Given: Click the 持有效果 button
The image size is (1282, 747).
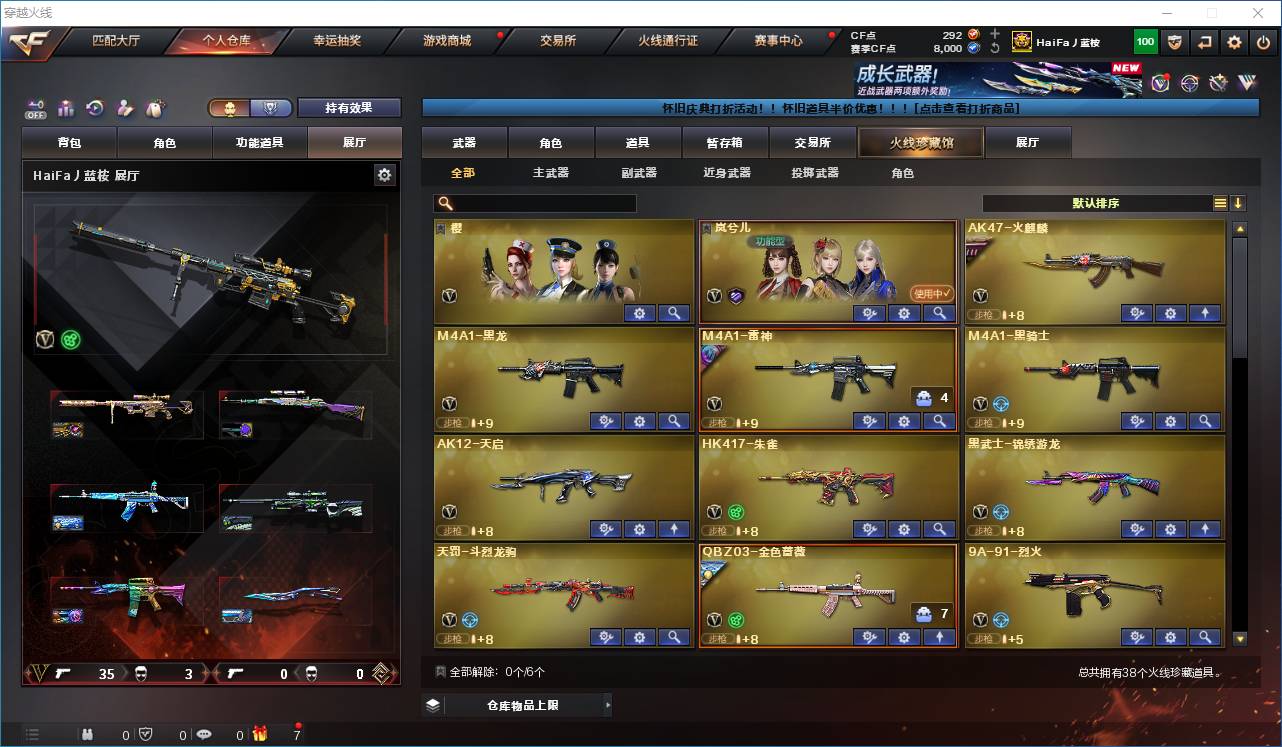Looking at the screenshot, I should [x=348, y=107].
